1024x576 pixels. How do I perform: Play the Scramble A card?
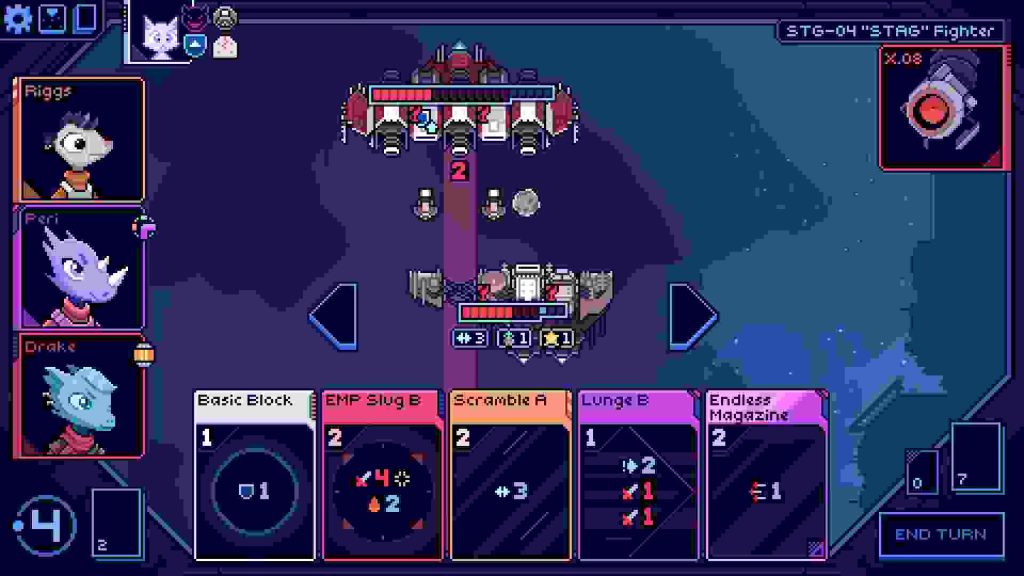click(510, 474)
